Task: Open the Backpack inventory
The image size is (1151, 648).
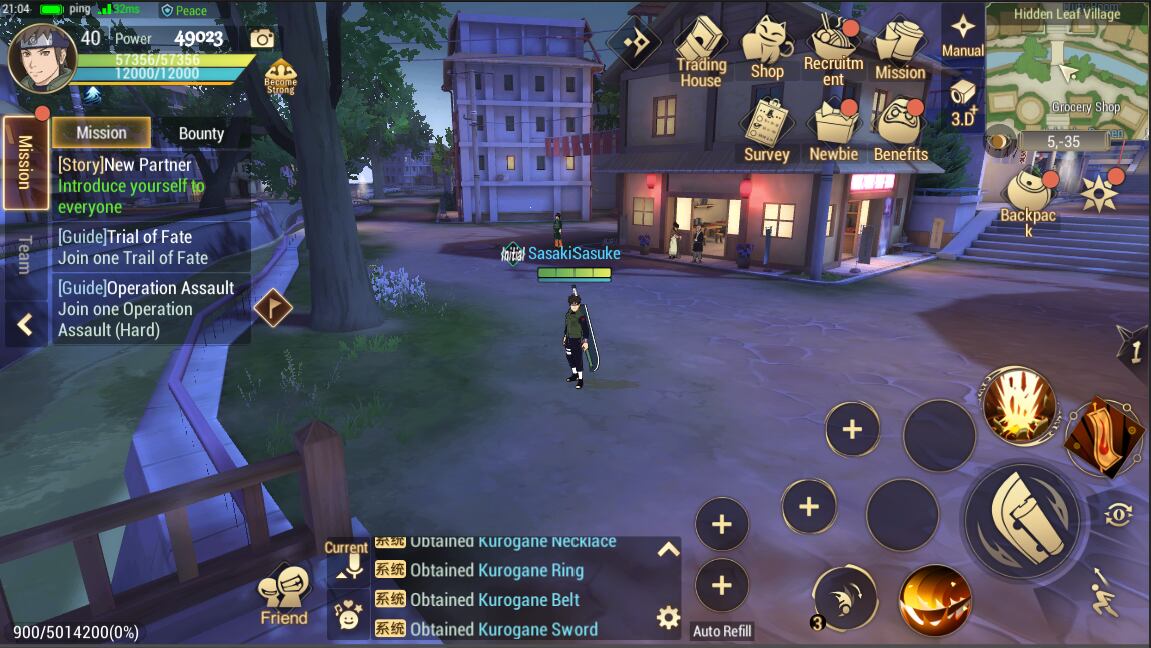Action: click(1028, 198)
